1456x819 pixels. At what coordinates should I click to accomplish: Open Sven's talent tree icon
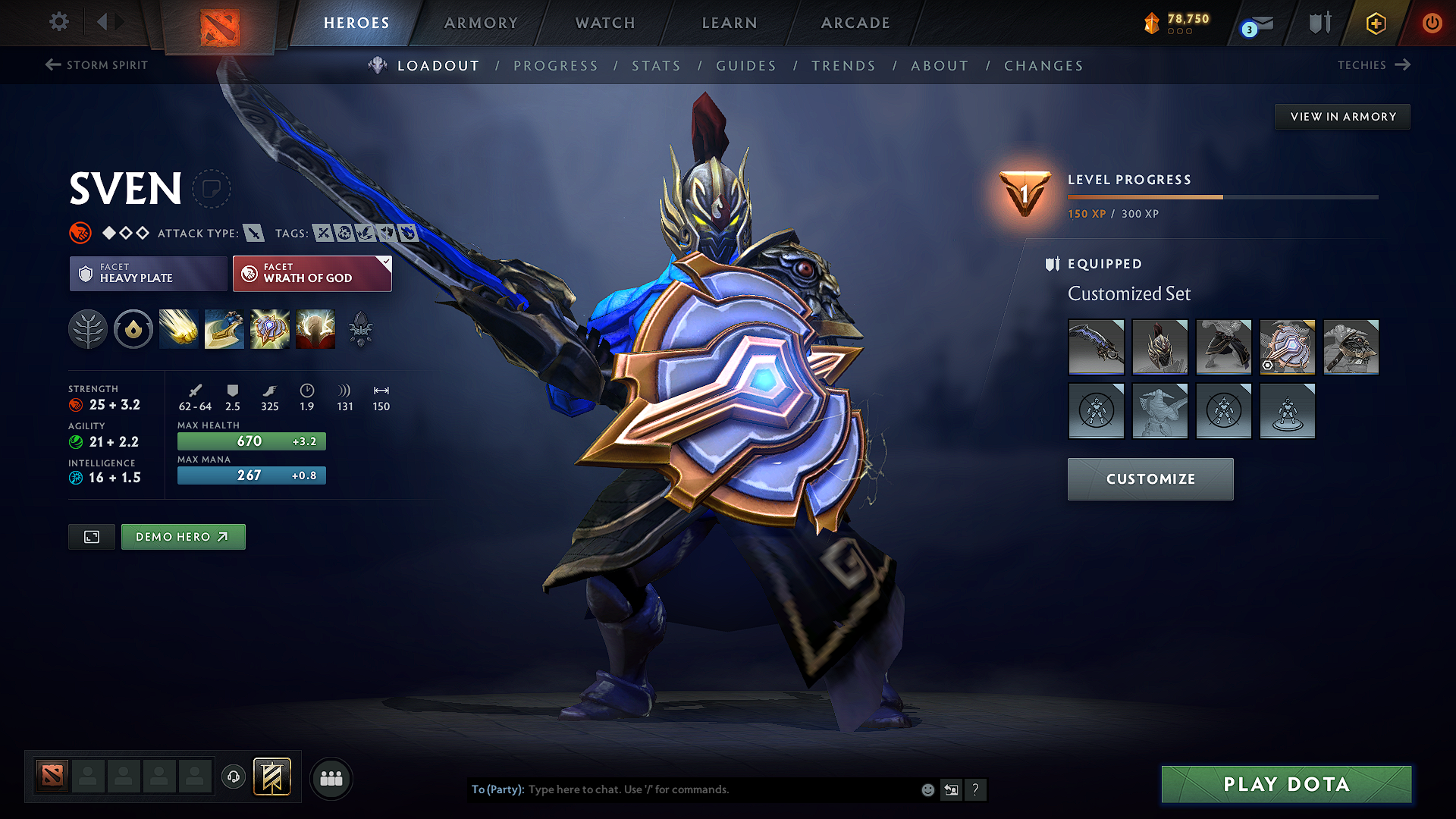coord(88,329)
